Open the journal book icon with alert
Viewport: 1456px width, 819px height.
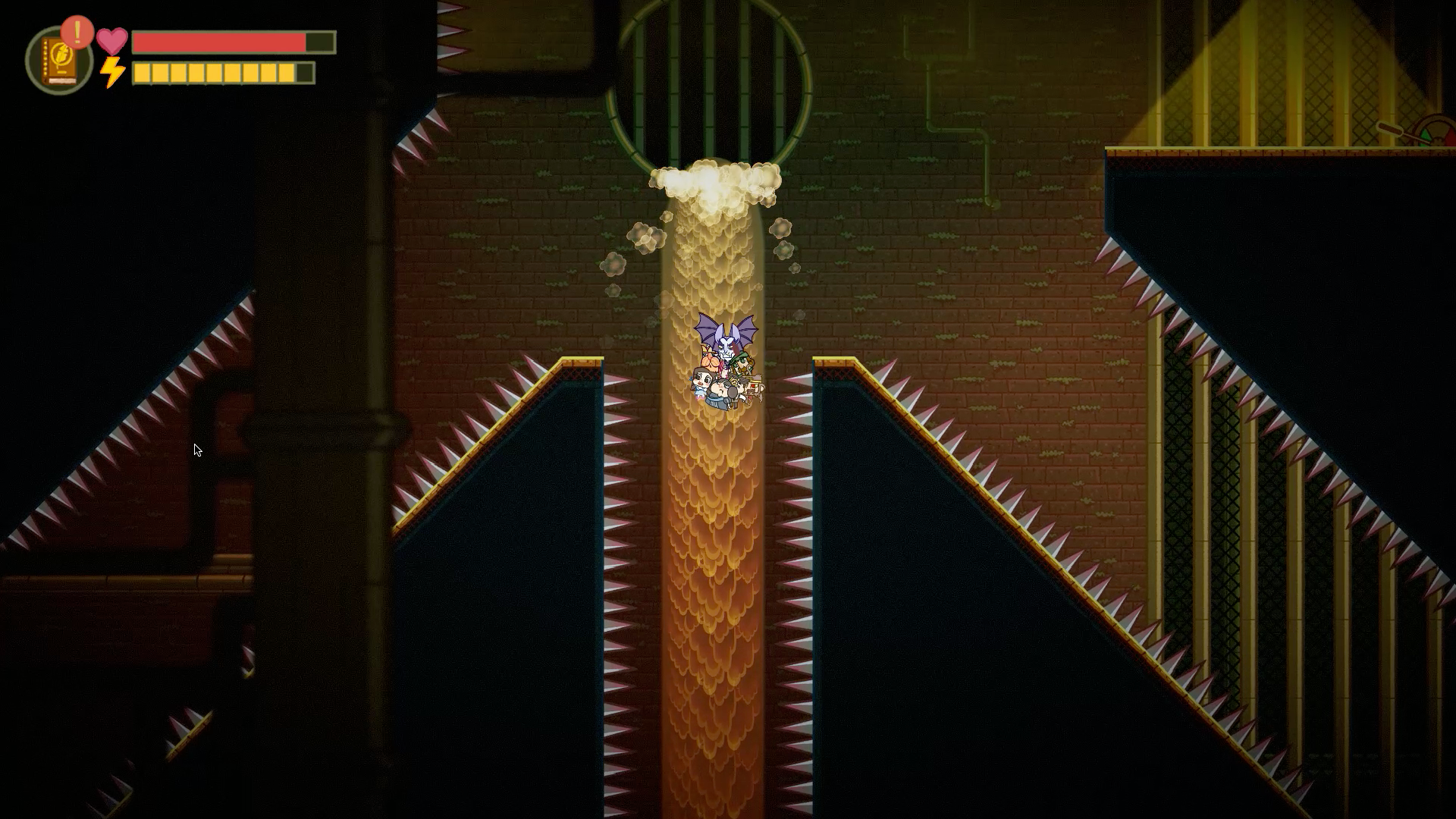(59, 61)
